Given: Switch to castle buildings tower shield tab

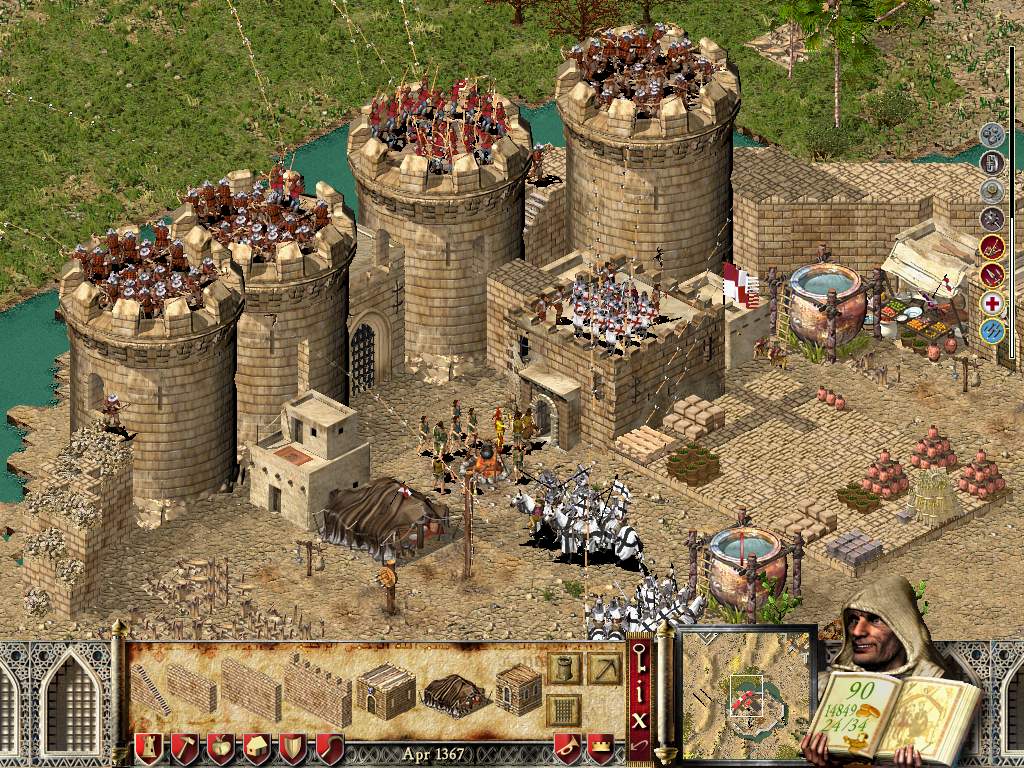Looking at the screenshot, I should pos(149,749).
